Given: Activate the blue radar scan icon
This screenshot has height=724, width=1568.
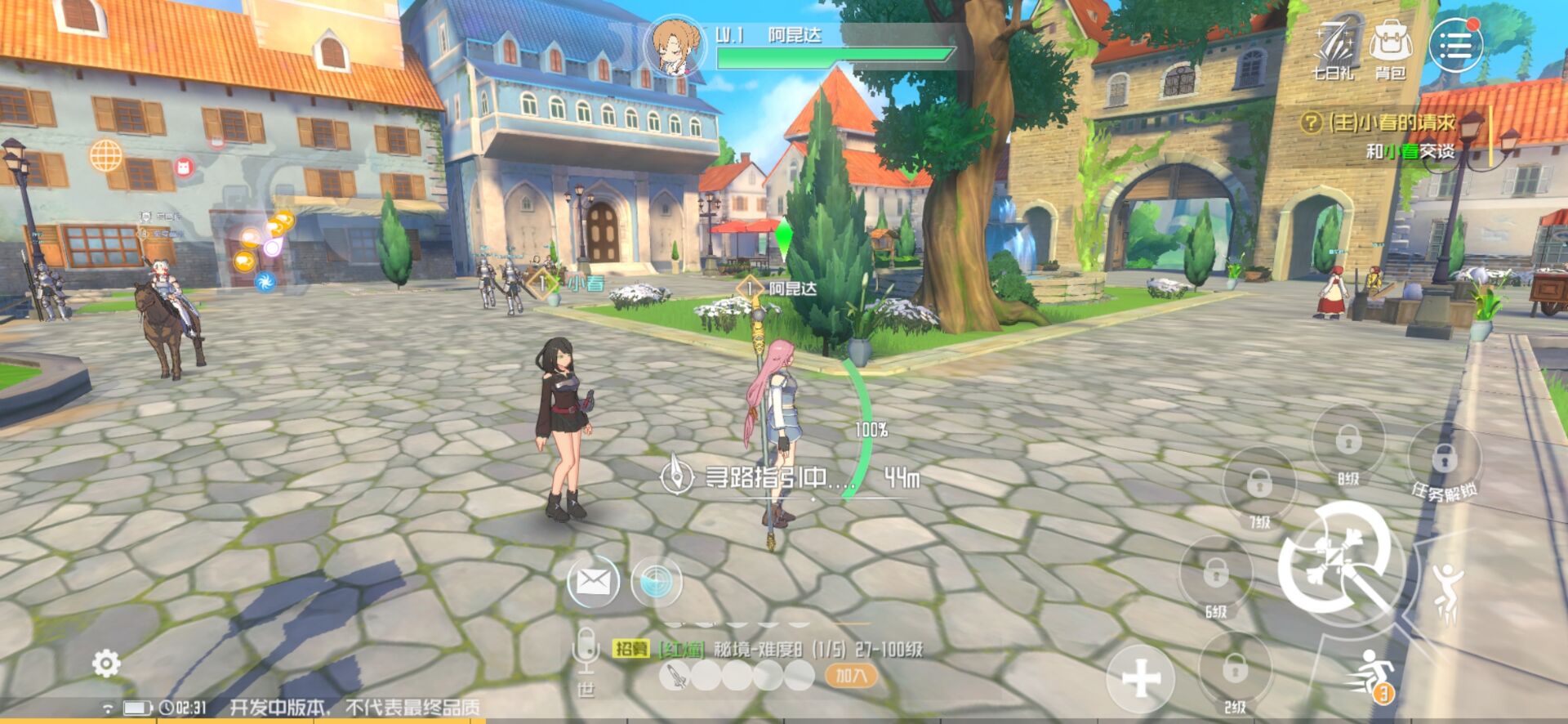Looking at the screenshot, I should coord(656,581).
